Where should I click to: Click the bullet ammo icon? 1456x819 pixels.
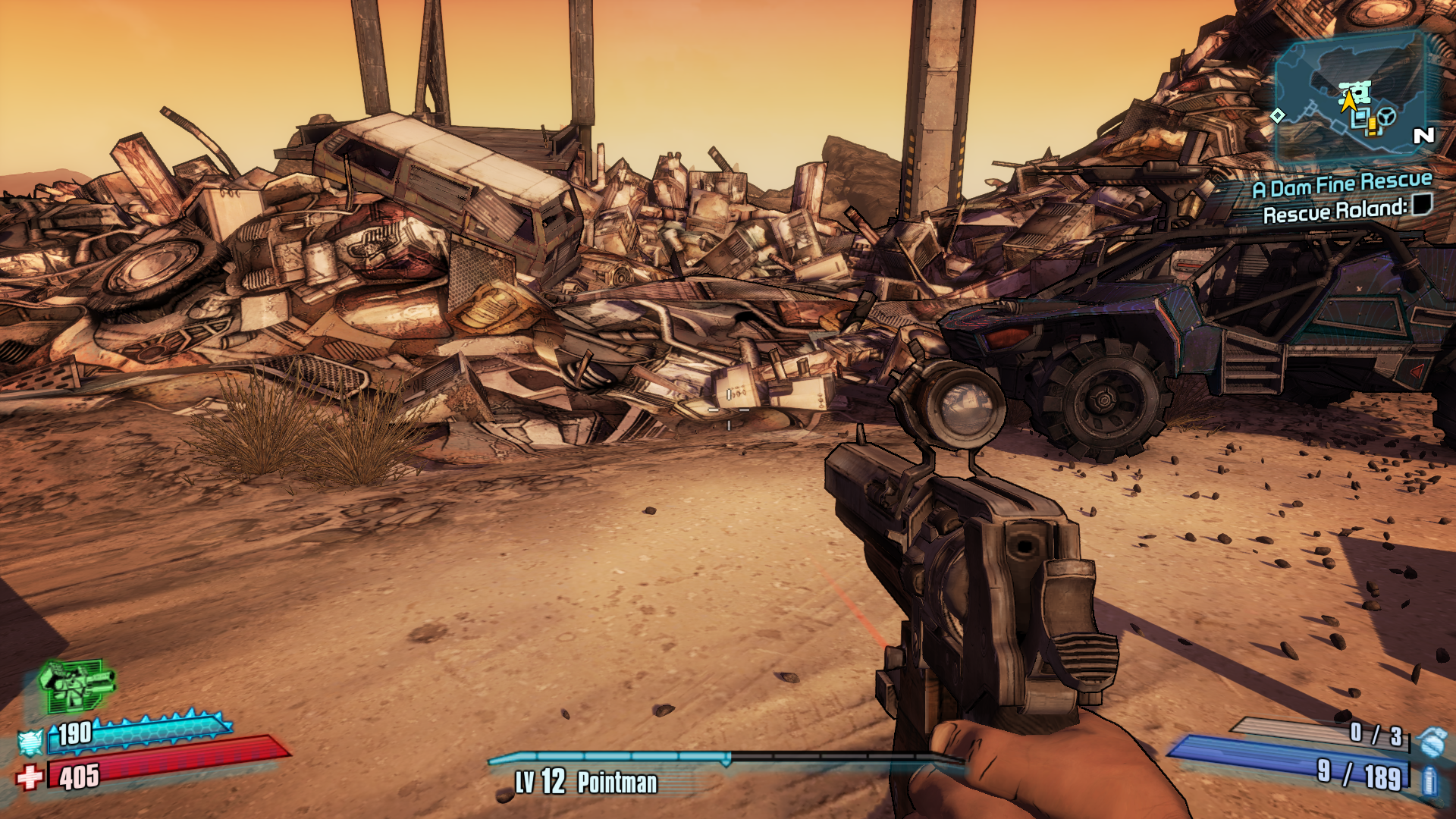(x=1429, y=780)
